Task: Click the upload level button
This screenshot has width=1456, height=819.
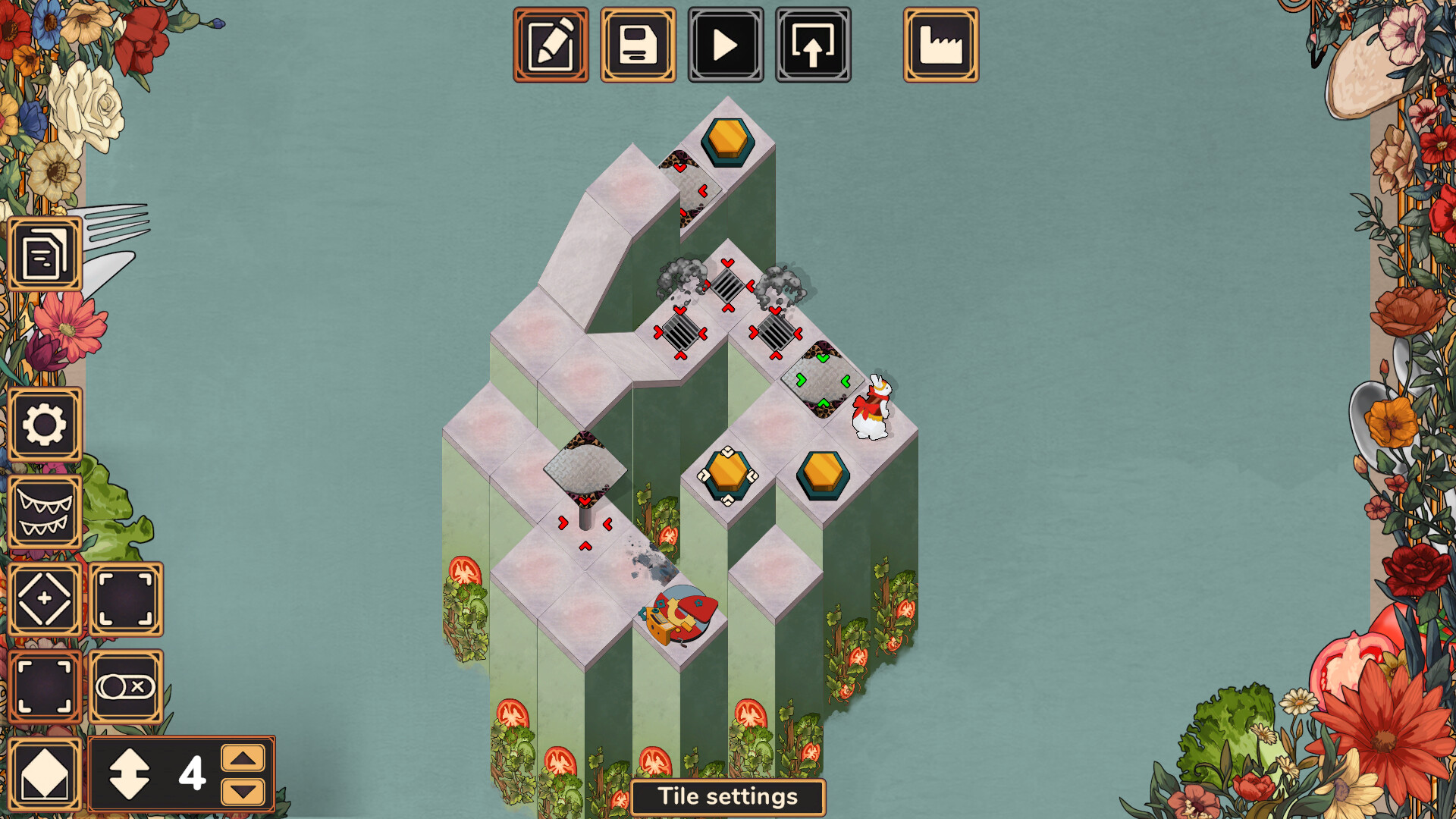Action: (813, 45)
